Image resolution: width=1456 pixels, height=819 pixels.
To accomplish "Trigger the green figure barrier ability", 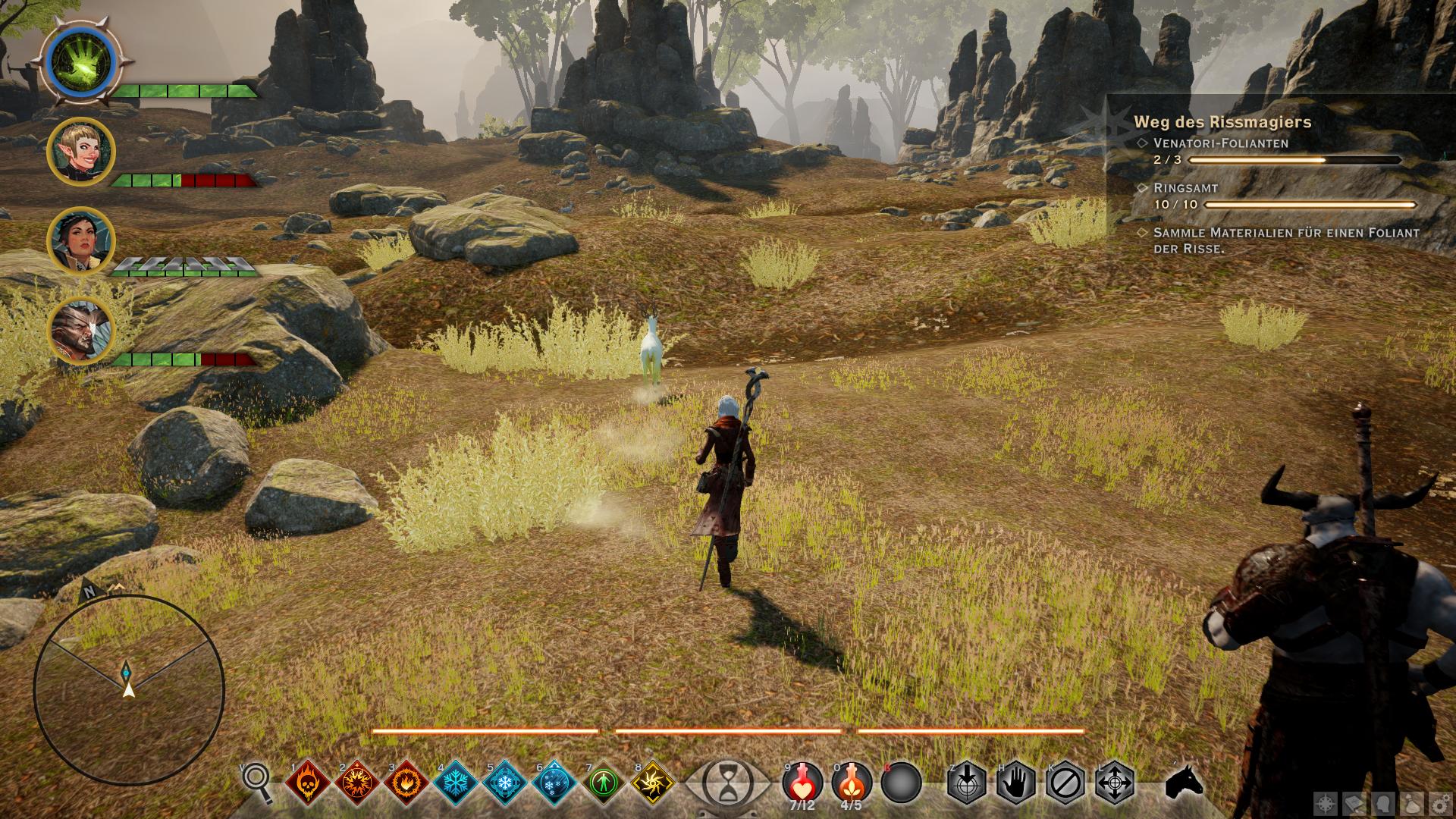I will [x=604, y=781].
